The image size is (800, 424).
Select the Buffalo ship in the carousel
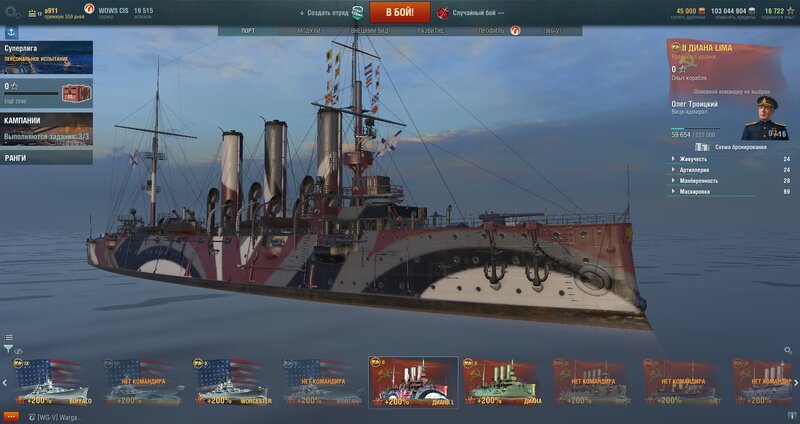pyautogui.click(x=52, y=383)
